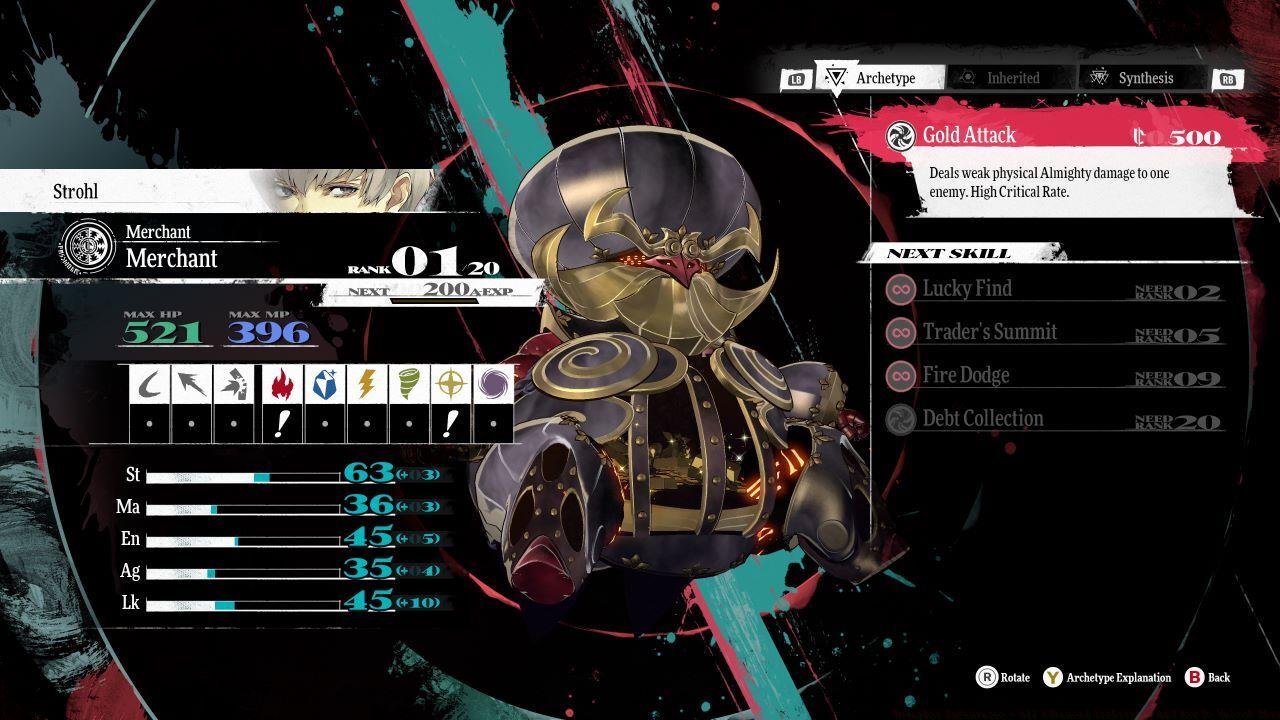Expand the Debt Collection skill entry
Screen dimensions: 1280x720
tap(1040, 418)
